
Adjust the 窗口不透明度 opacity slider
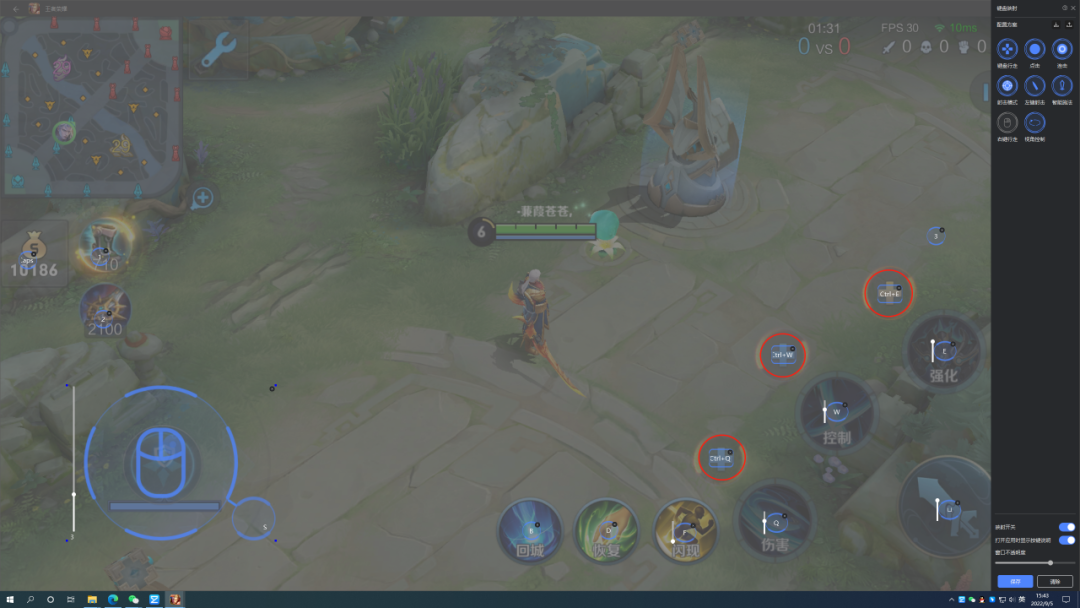click(1050, 563)
